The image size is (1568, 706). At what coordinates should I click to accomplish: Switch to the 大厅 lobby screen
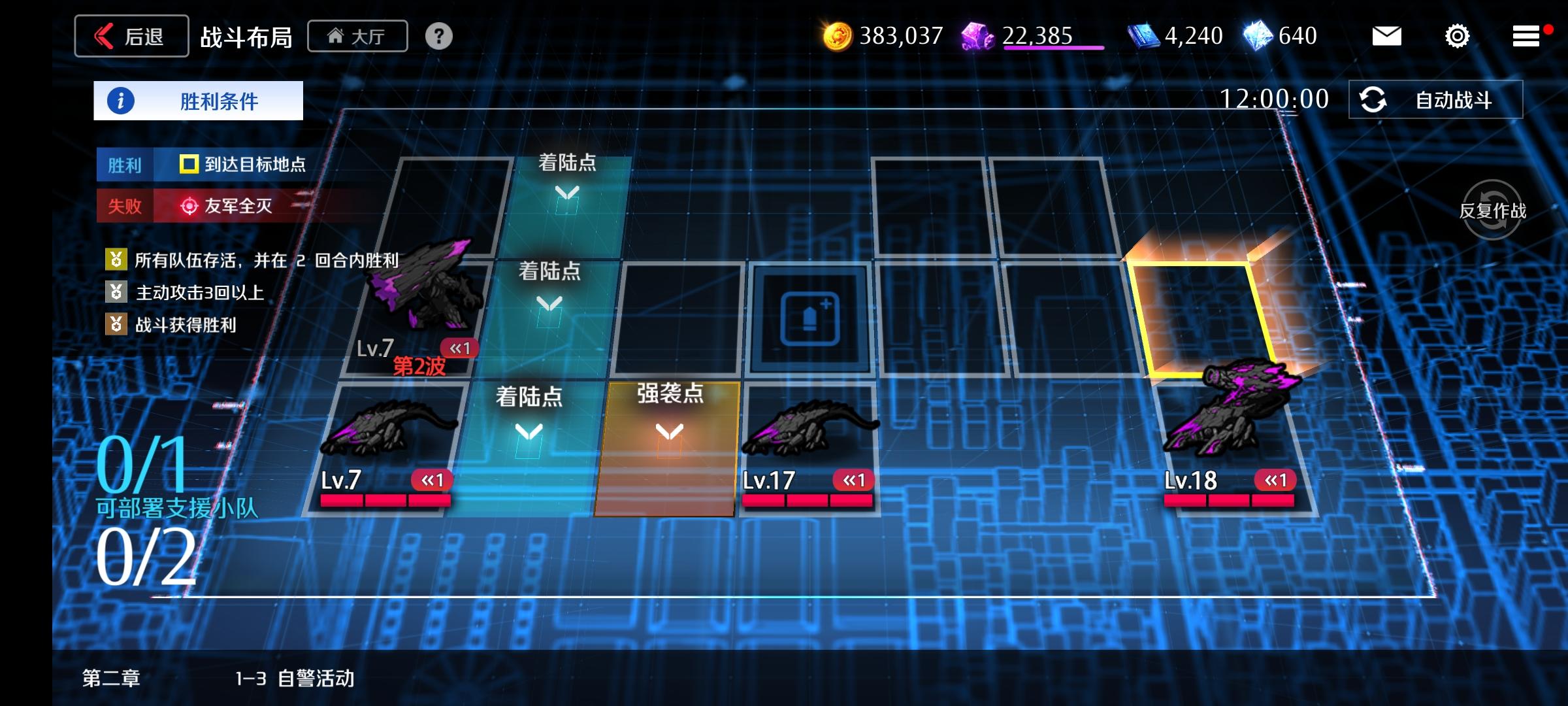click(357, 36)
